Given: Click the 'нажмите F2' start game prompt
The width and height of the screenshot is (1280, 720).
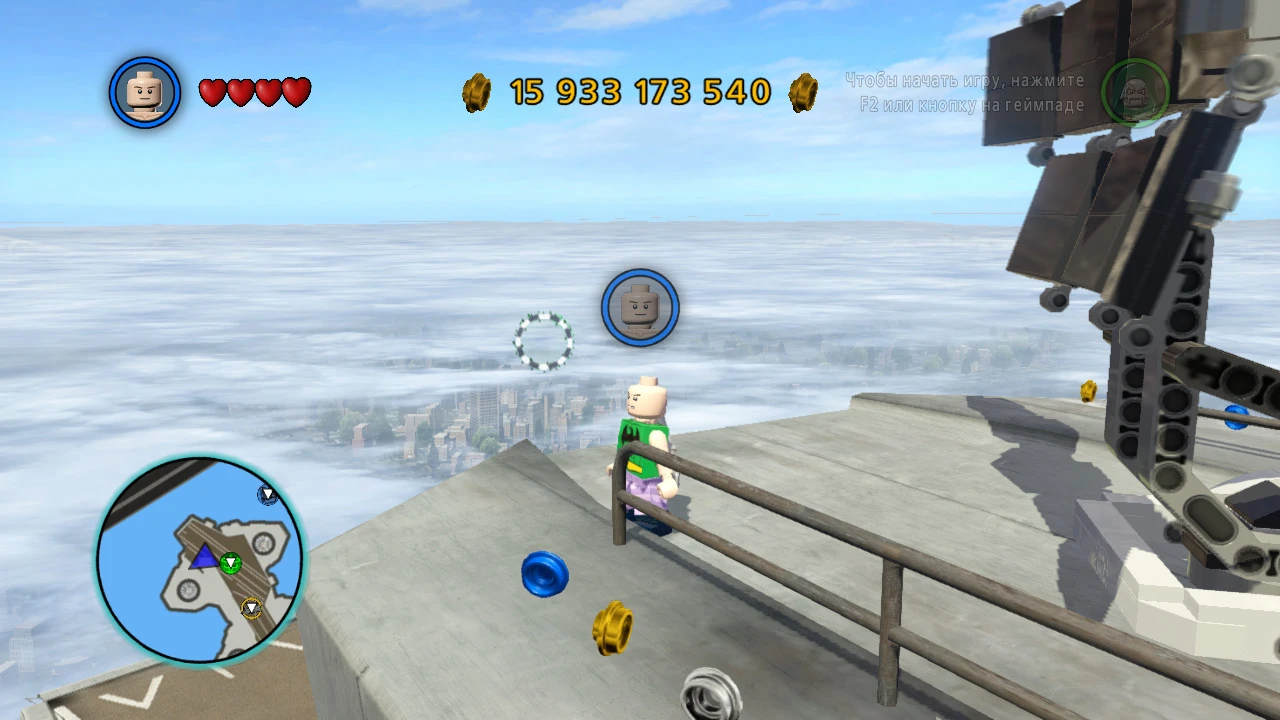Looking at the screenshot, I should 963,93.
